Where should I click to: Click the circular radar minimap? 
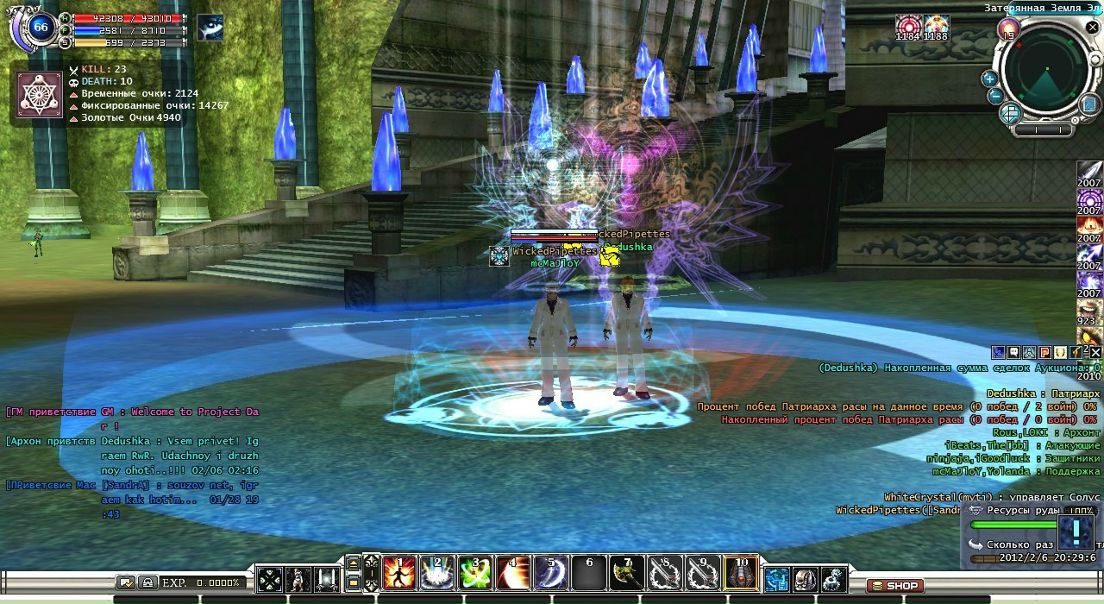pos(1046,70)
